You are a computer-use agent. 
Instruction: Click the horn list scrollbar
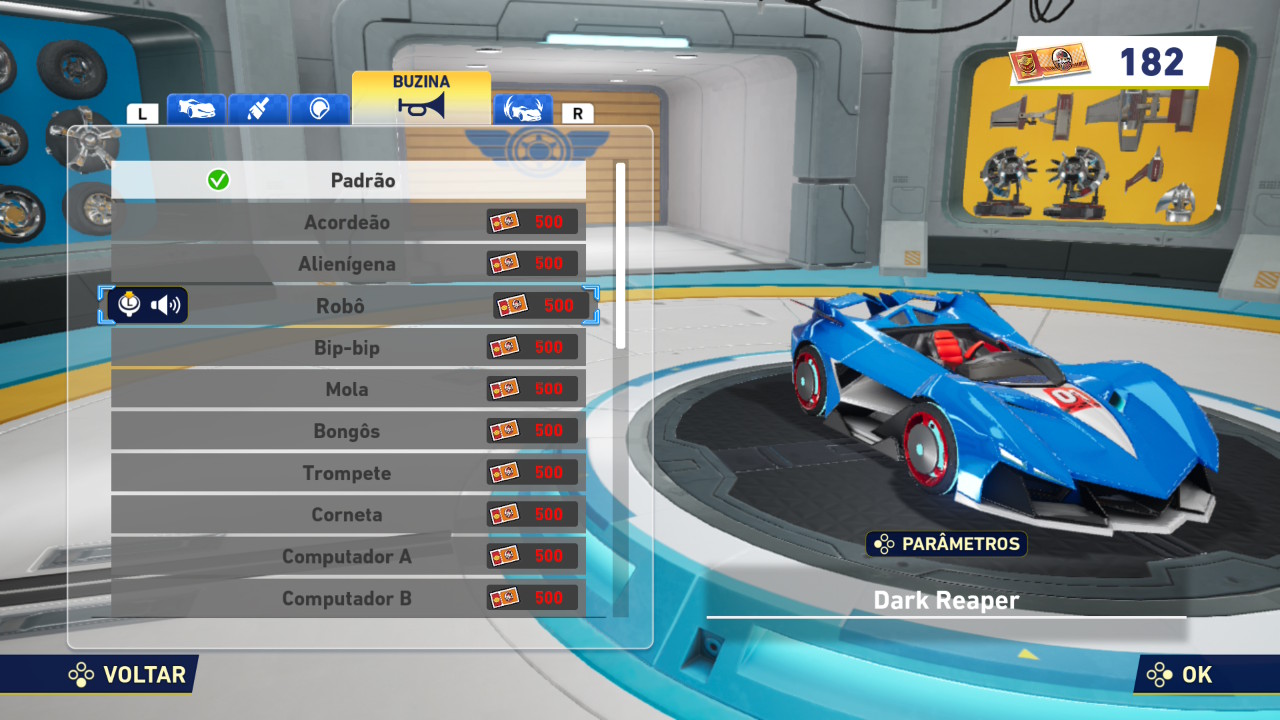pos(621,256)
